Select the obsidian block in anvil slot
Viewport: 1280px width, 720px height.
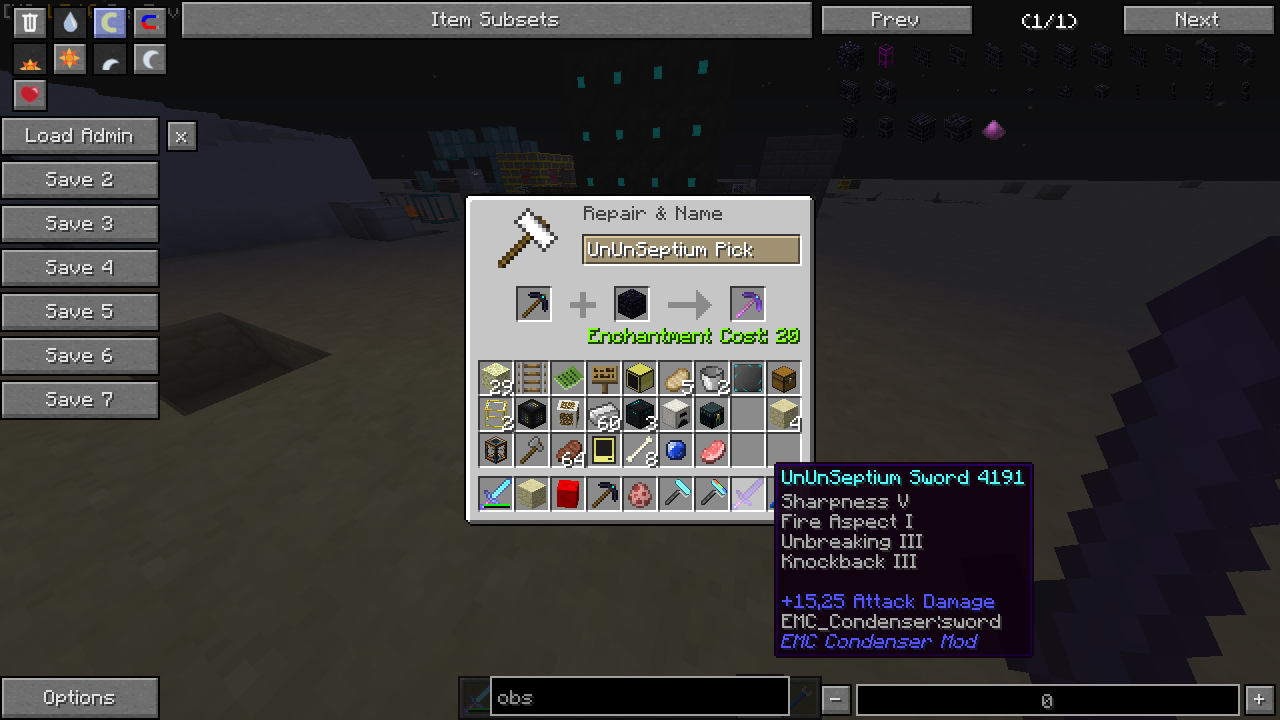(632, 304)
